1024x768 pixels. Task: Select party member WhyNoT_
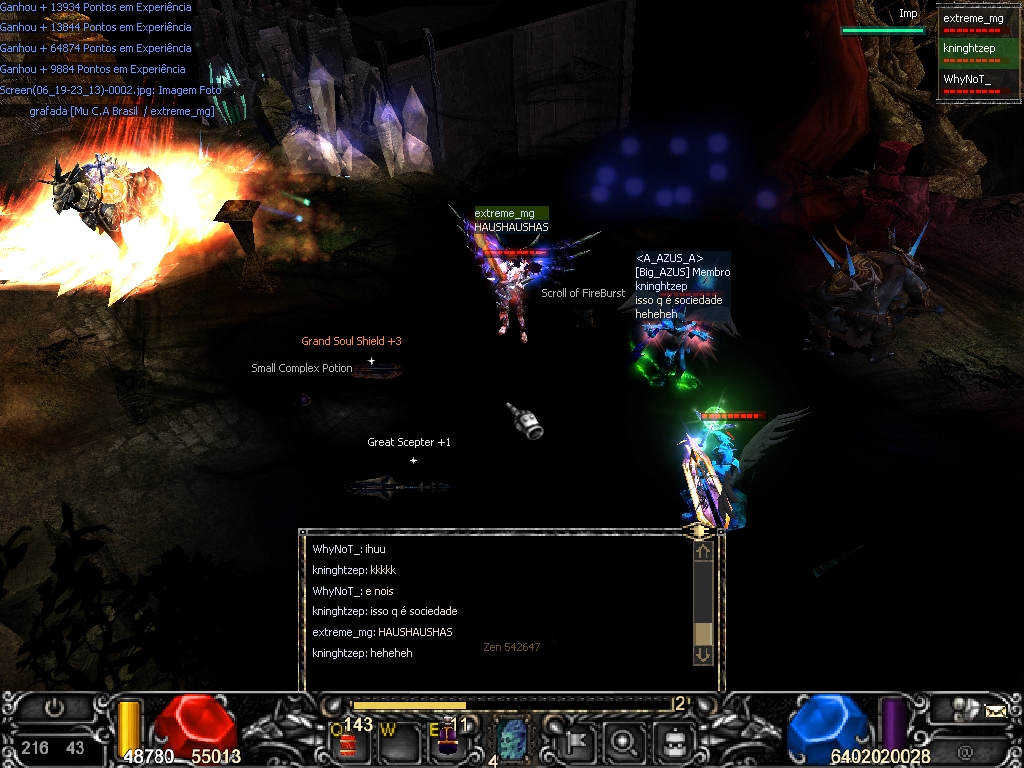[x=973, y=81]
